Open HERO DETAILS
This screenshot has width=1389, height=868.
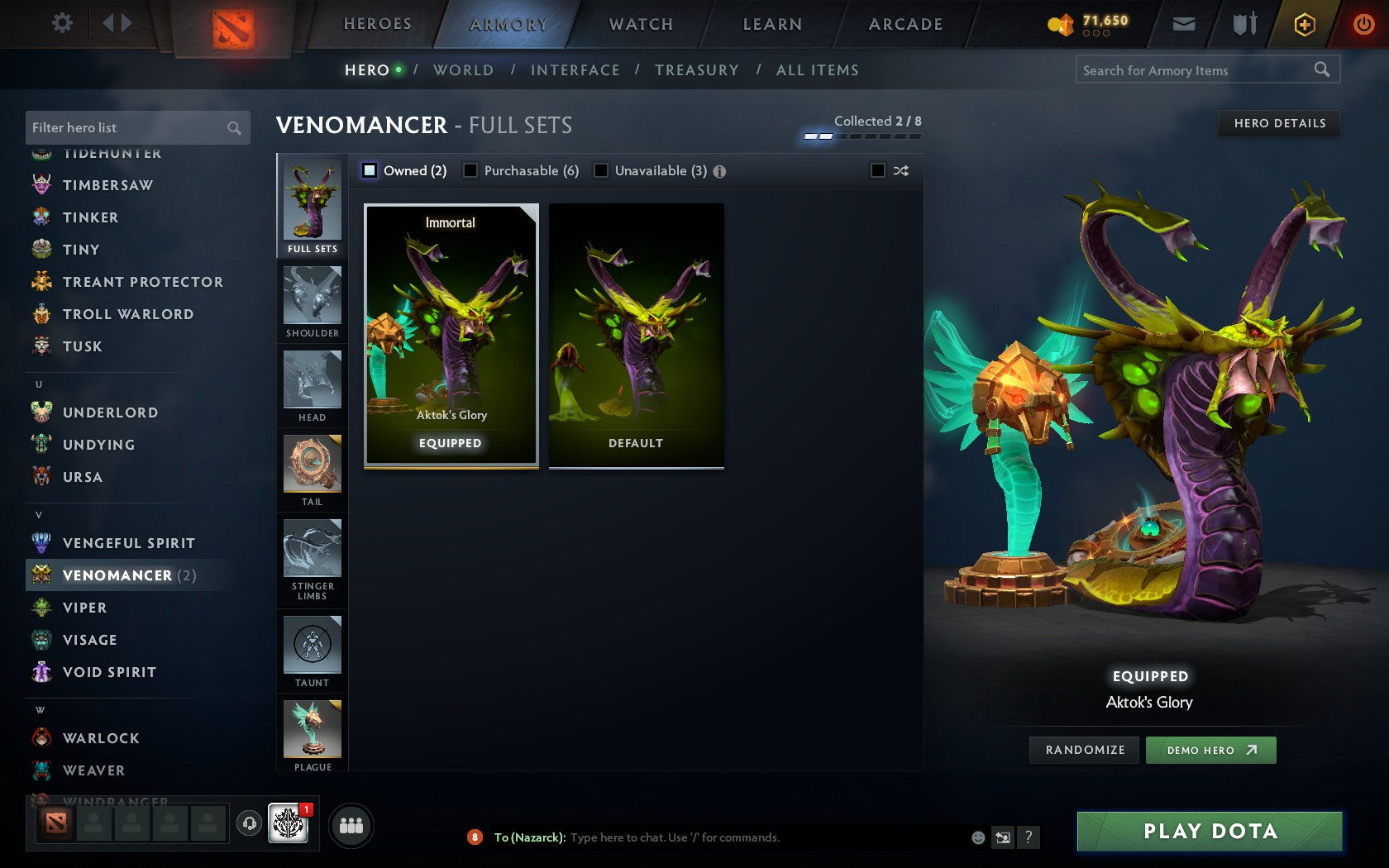1278,123
